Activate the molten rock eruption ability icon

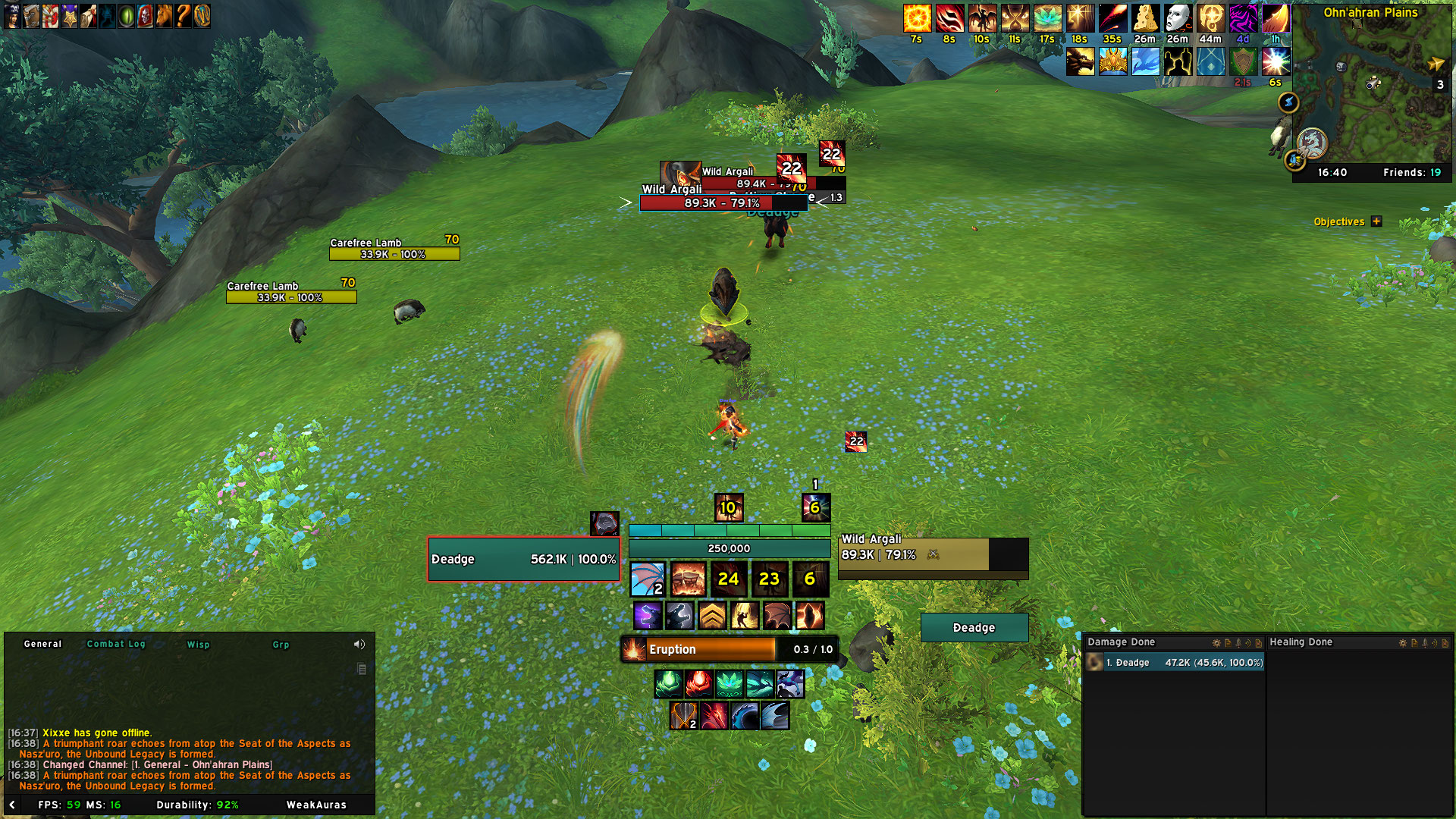point(688,579)
